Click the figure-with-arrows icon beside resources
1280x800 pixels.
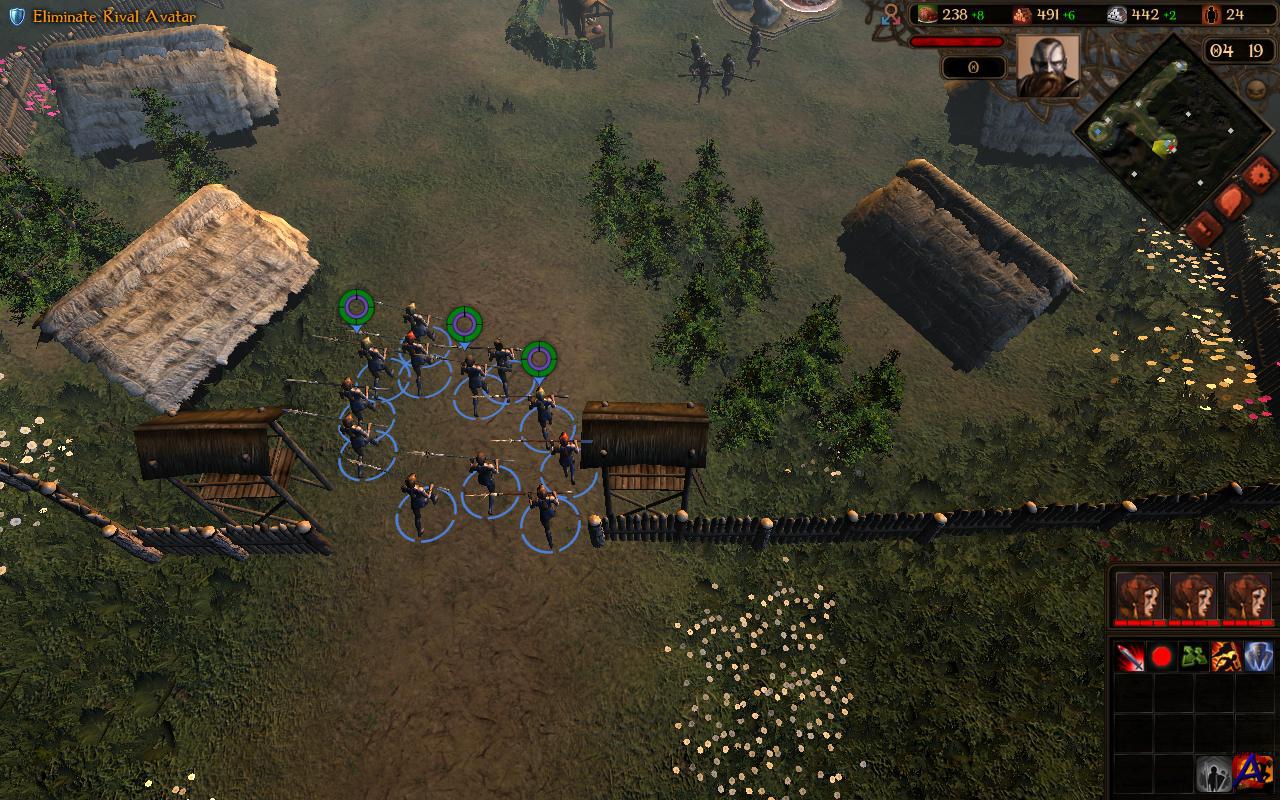891,14
